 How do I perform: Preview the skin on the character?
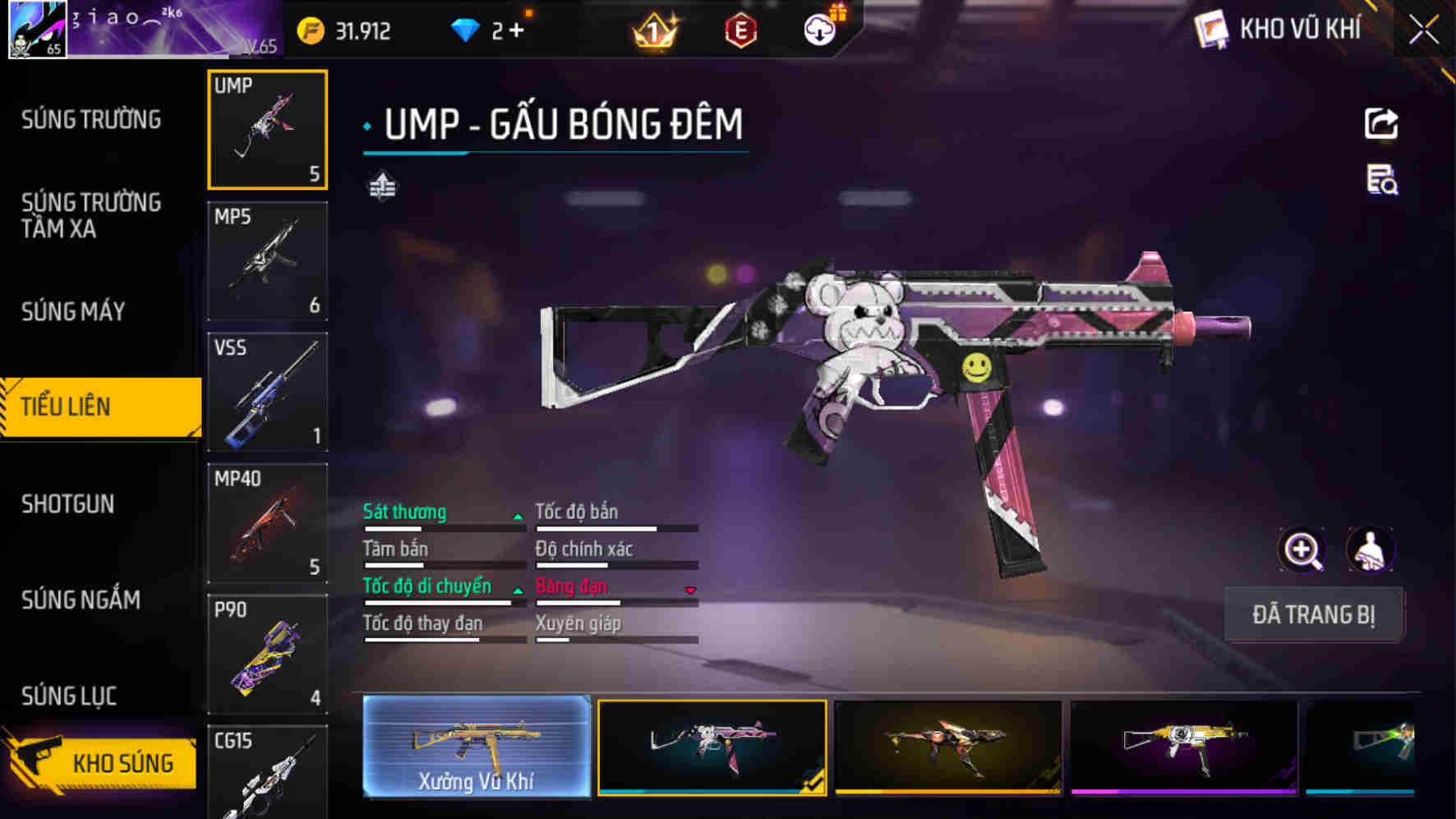[1370, 550]
